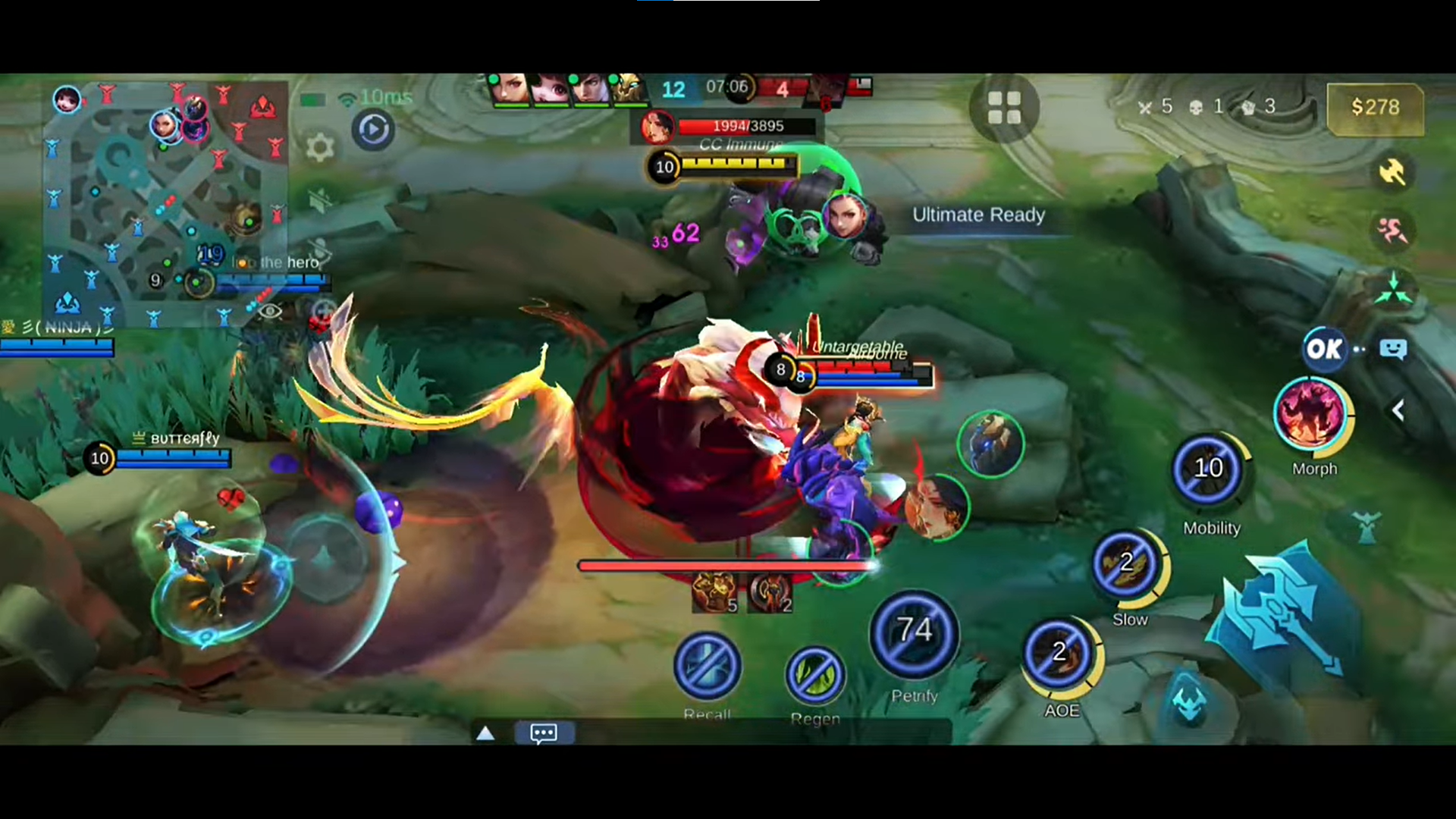Open the shop via gold $278

coord(1375,108)
